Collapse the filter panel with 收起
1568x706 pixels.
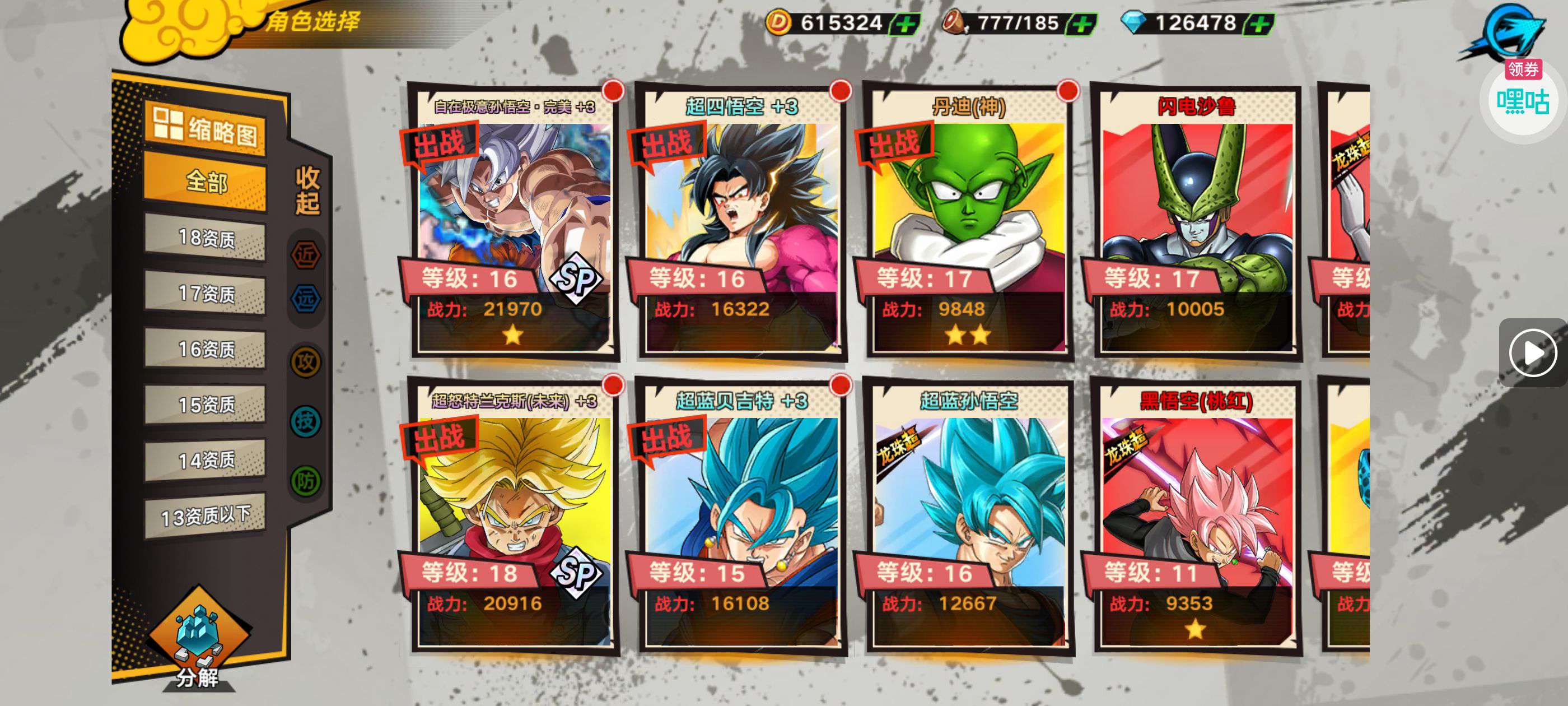(x=307, y=191)
